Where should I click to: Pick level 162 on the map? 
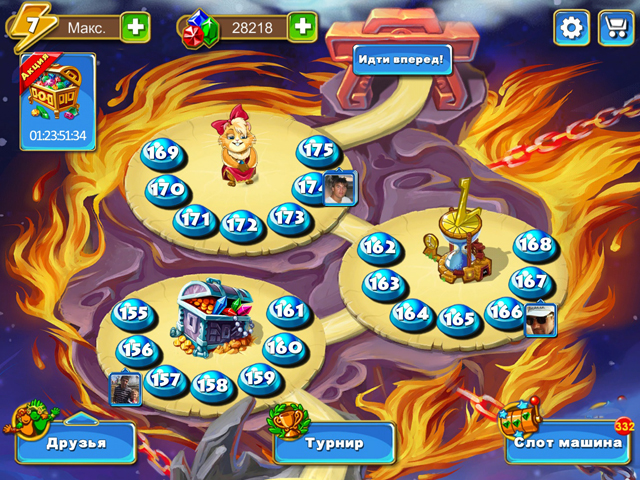tap(380, 246)
